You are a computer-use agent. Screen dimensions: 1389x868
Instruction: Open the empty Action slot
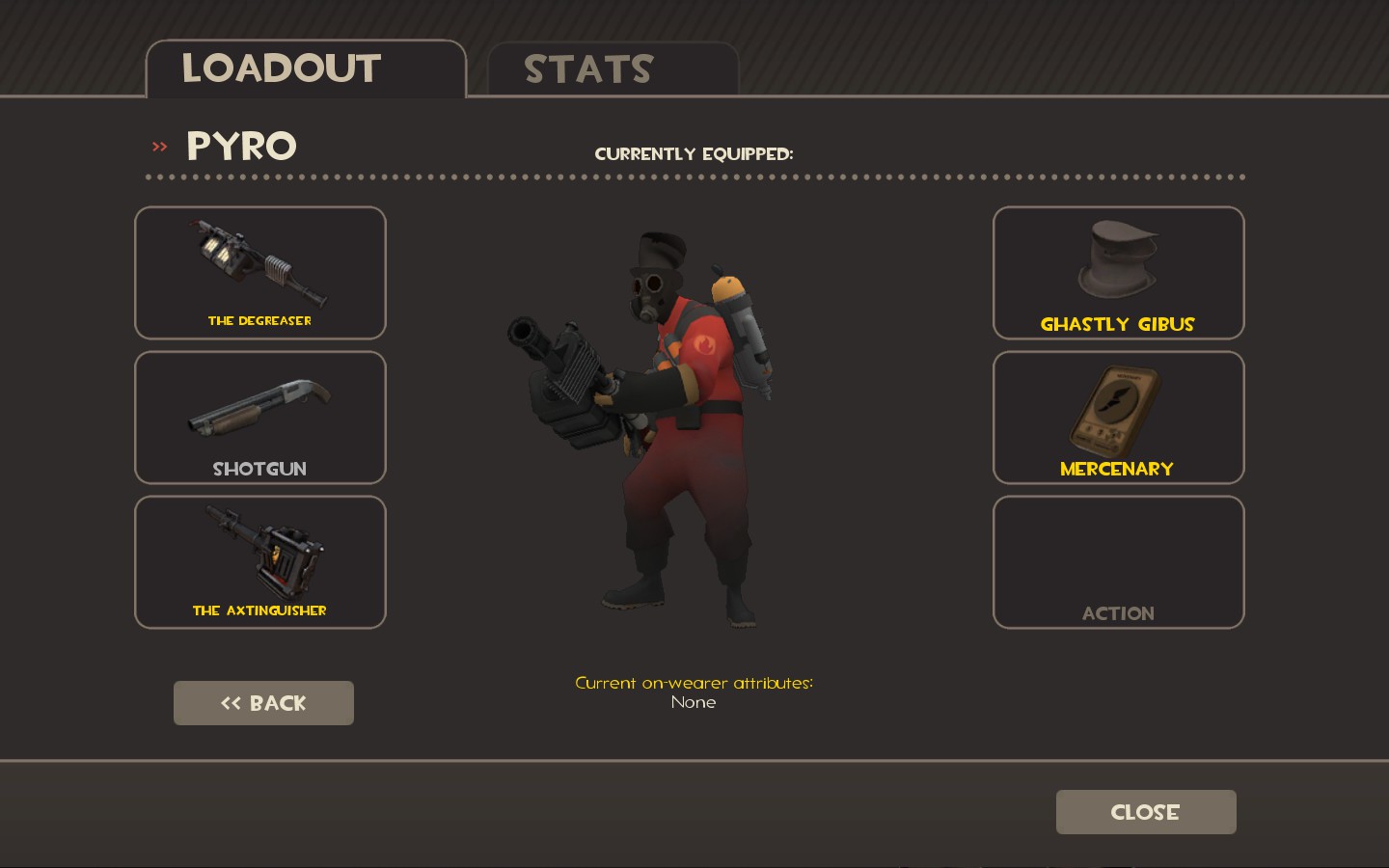1118,562
